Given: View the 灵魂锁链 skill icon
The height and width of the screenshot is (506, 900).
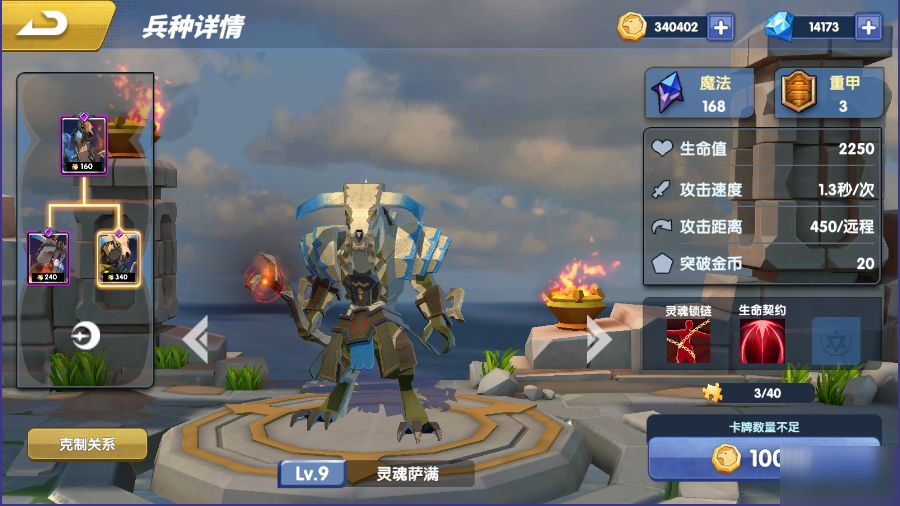Looking at the screenshot, I should click(x=688, y=341).
